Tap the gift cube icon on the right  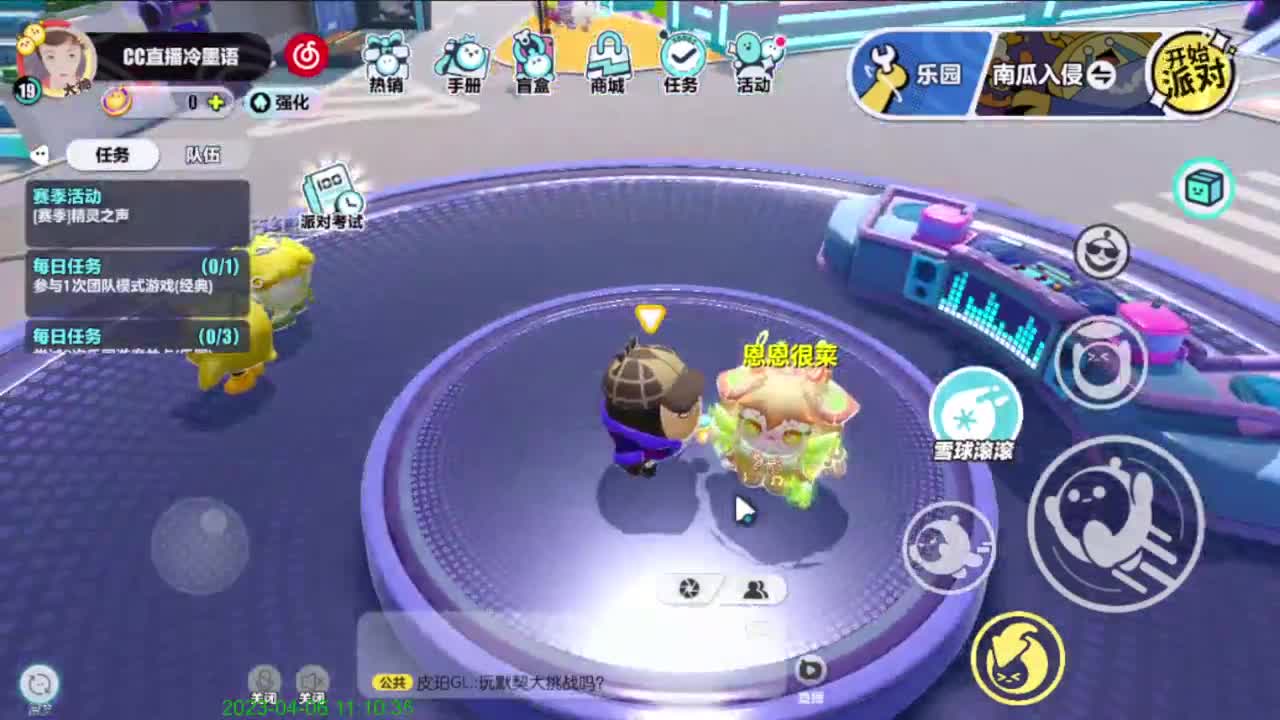[1204, 188]
